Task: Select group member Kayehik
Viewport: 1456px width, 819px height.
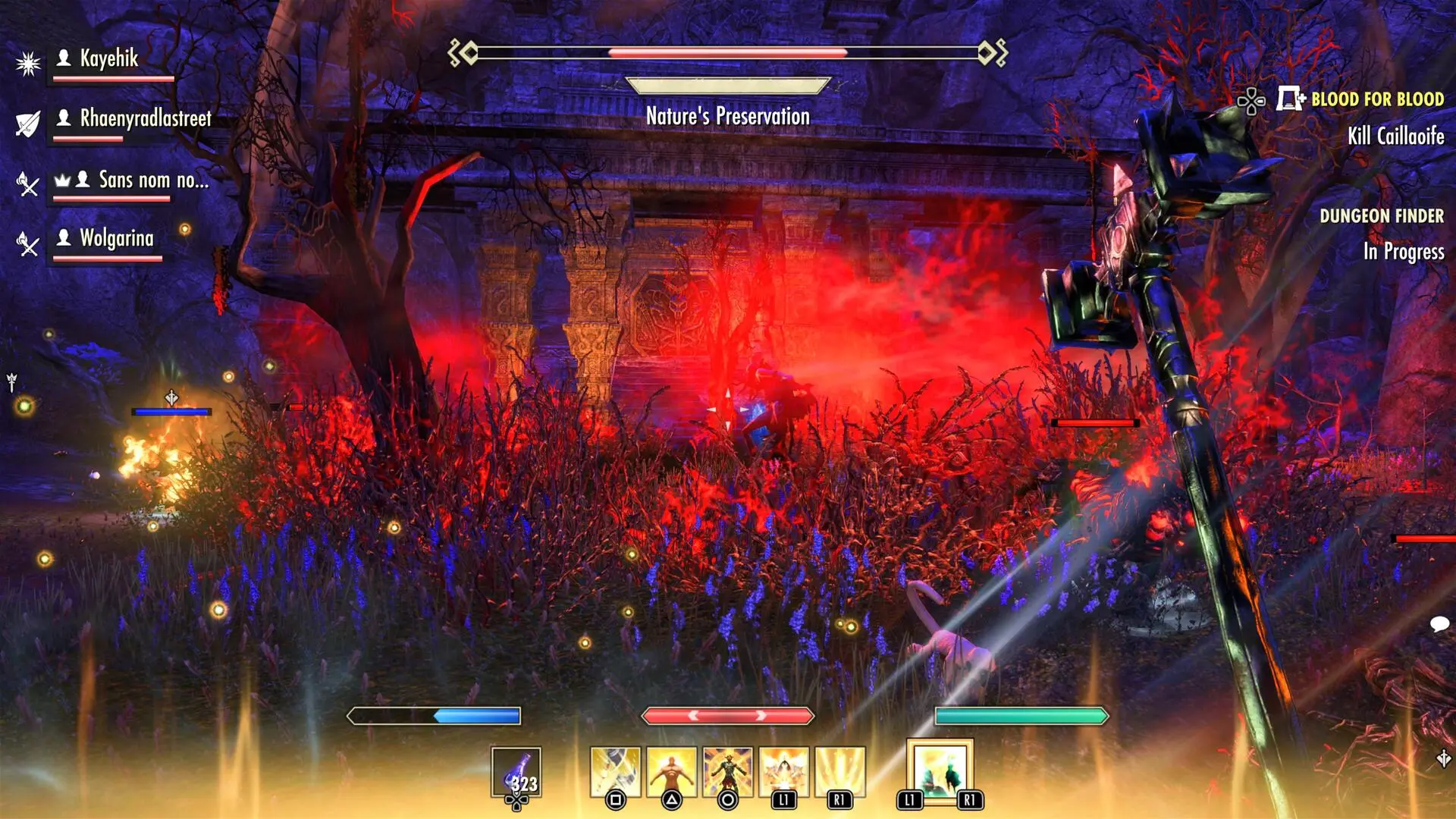Action: point(109,59)
